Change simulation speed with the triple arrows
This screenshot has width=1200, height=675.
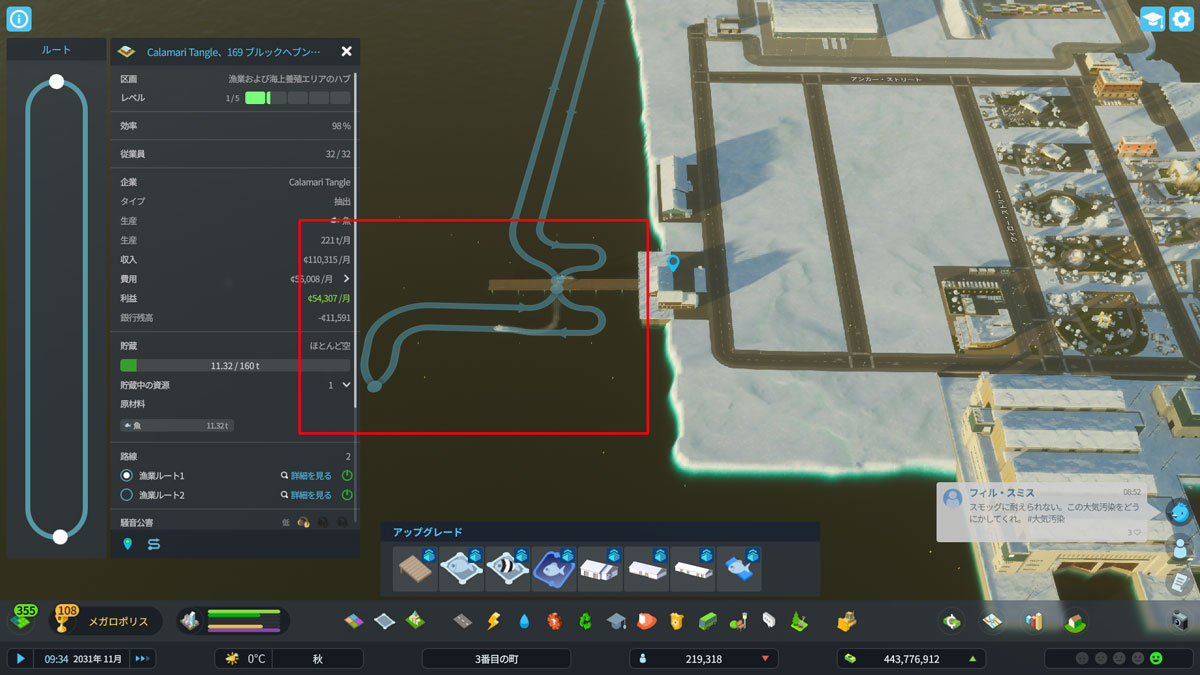tap(142, 659)
